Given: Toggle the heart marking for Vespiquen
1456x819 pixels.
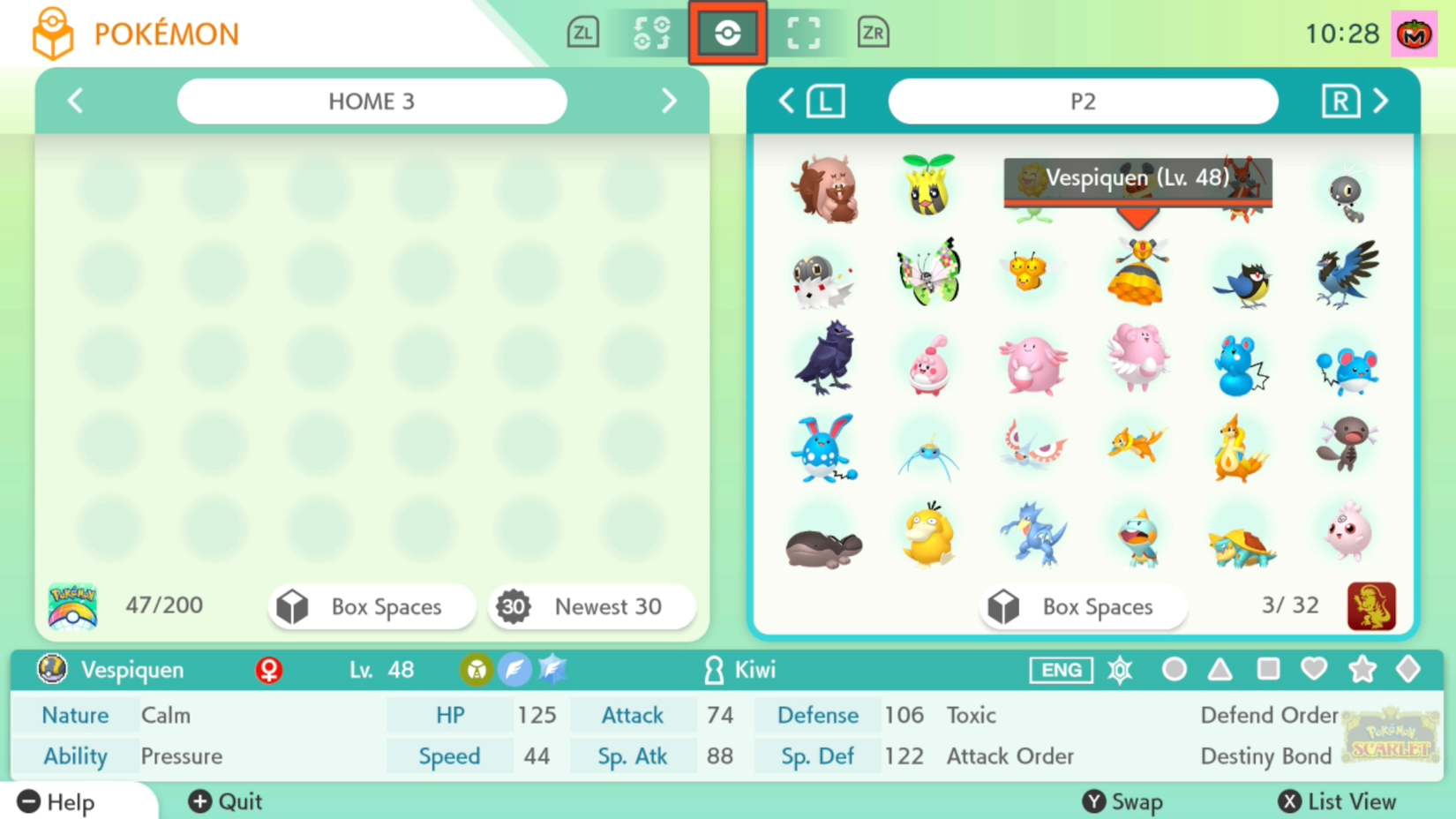Looking at the screenshot, I should 1314,670.
